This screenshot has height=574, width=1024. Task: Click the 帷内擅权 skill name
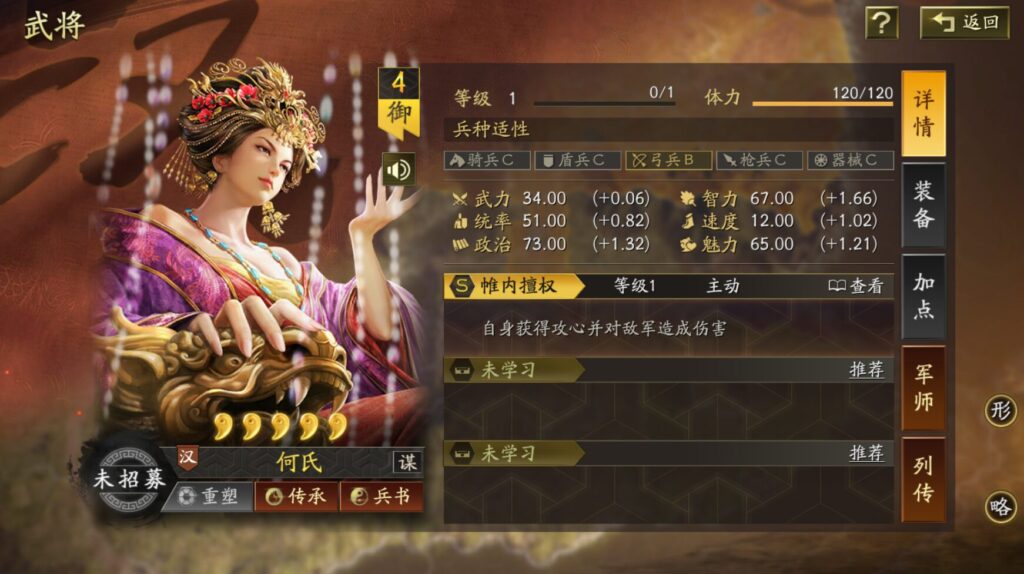coord(520,286)
